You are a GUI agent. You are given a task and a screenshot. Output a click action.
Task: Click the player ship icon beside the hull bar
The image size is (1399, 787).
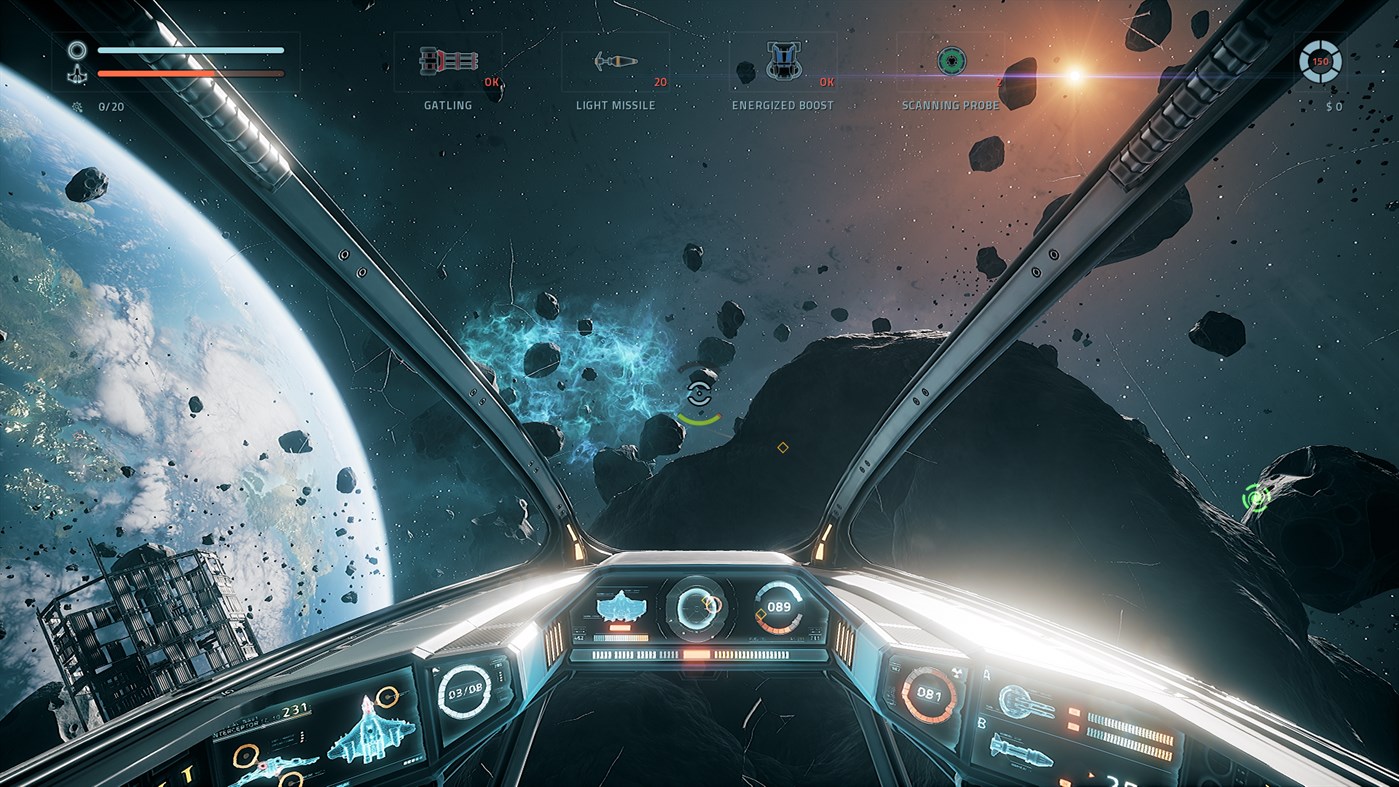point(77,73)
